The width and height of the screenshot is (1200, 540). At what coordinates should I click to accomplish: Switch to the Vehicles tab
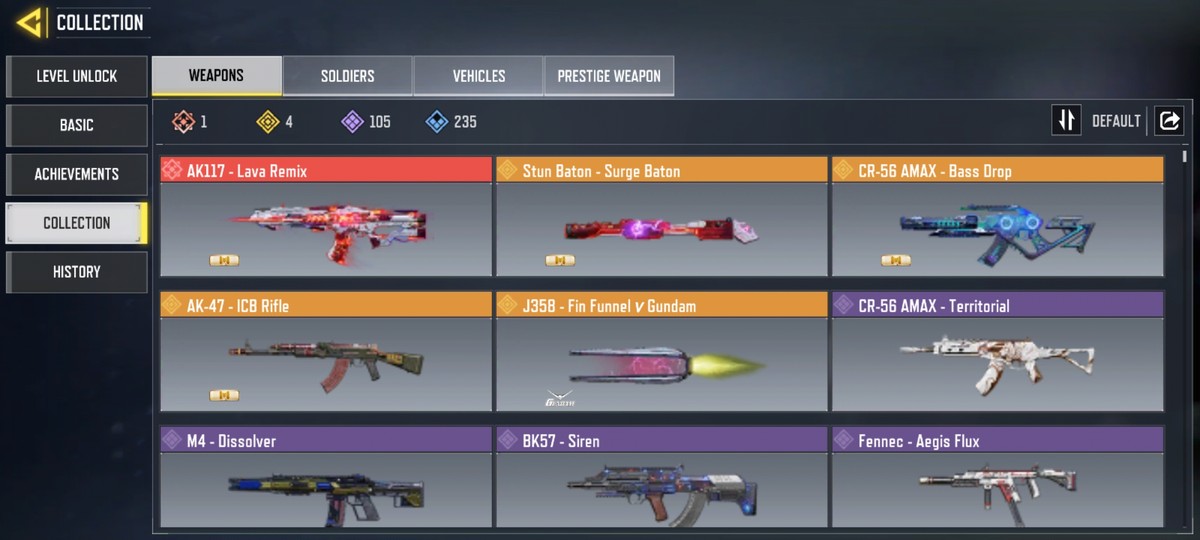(478, 76)
